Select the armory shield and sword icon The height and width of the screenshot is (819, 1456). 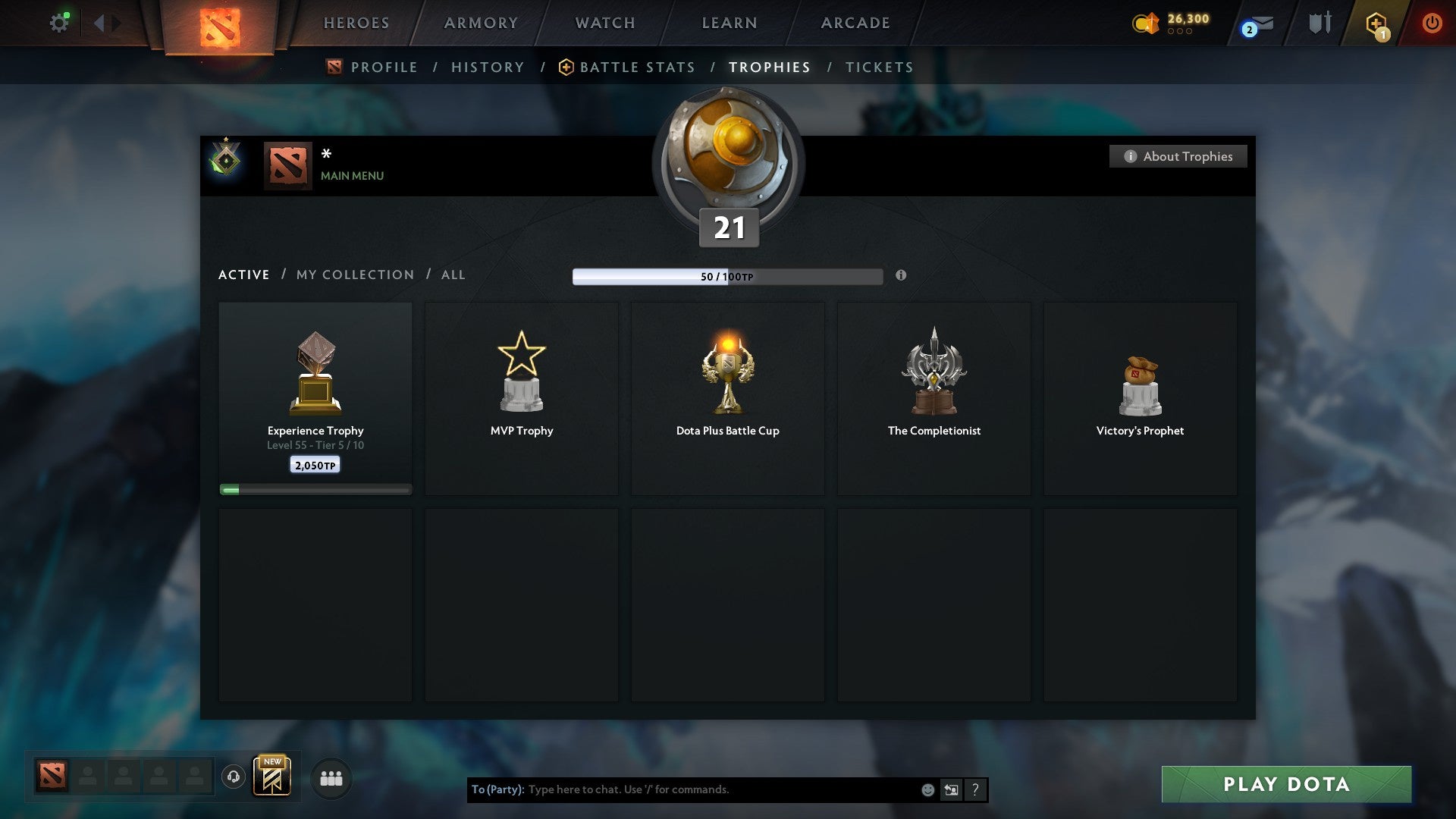[1319, 23]
